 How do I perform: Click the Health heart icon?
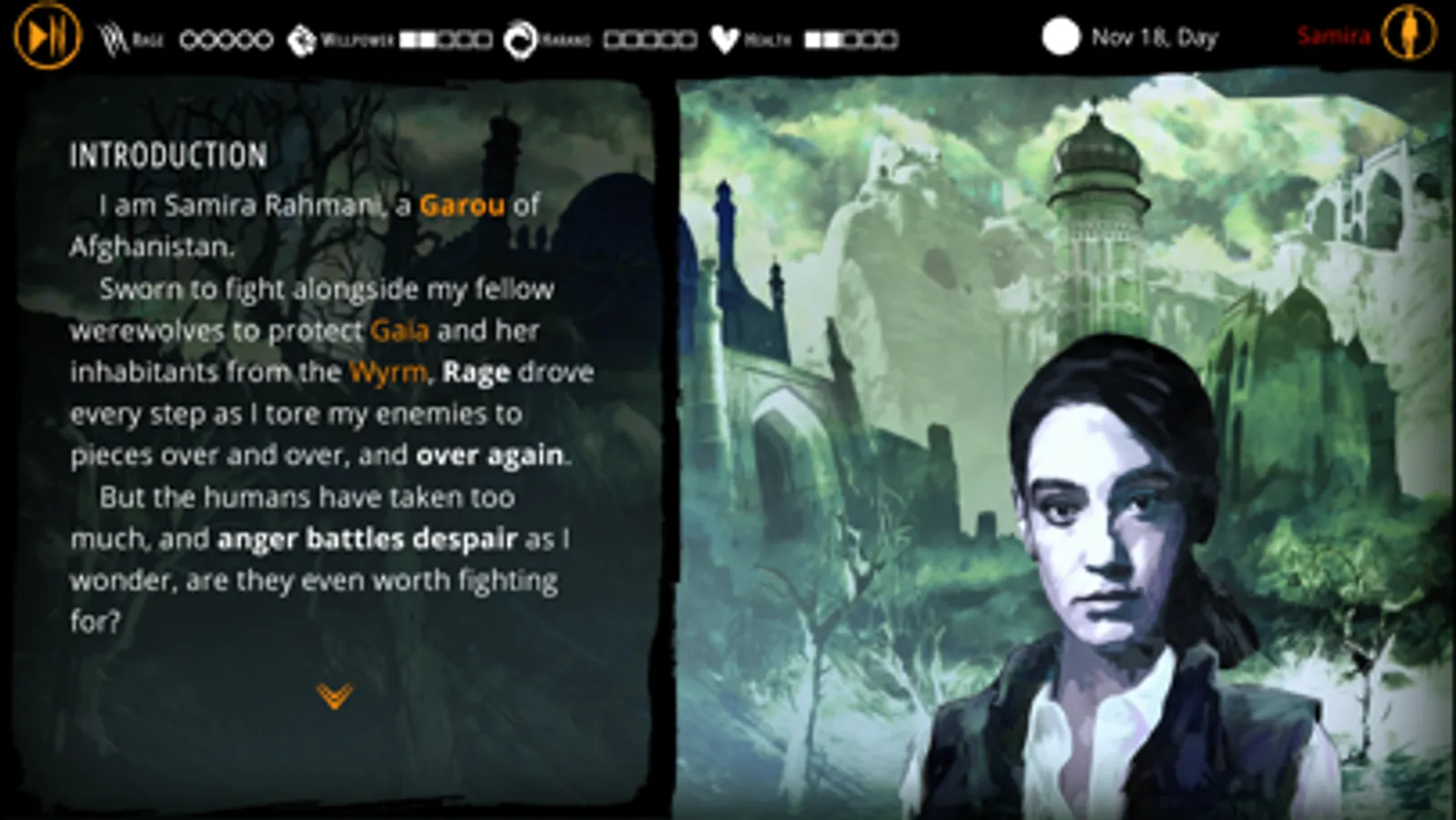point(724,36)
